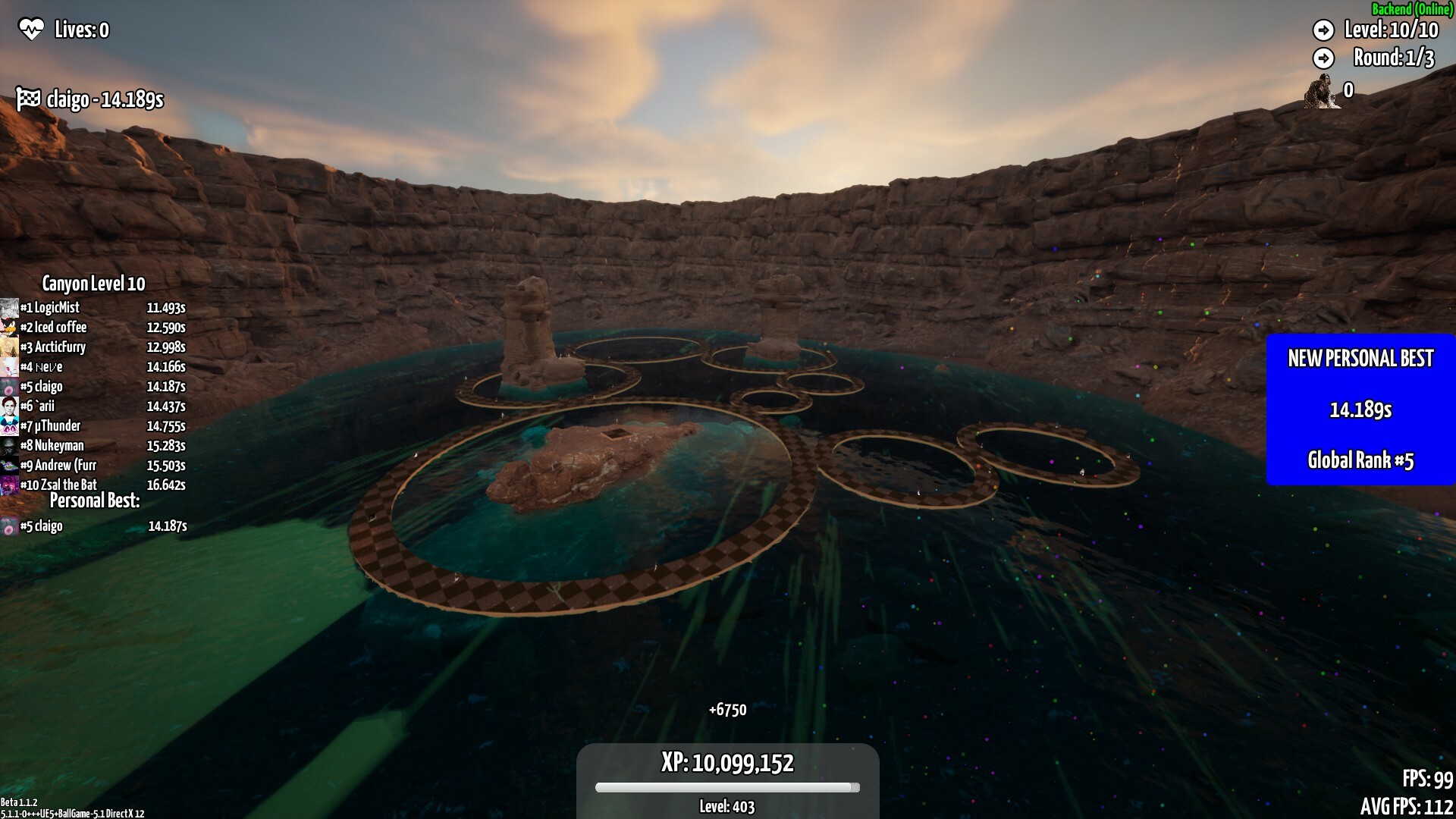Click the gorilla player avatar in top right
The image size is (1456, 819).
click(x=1321, y=91)
